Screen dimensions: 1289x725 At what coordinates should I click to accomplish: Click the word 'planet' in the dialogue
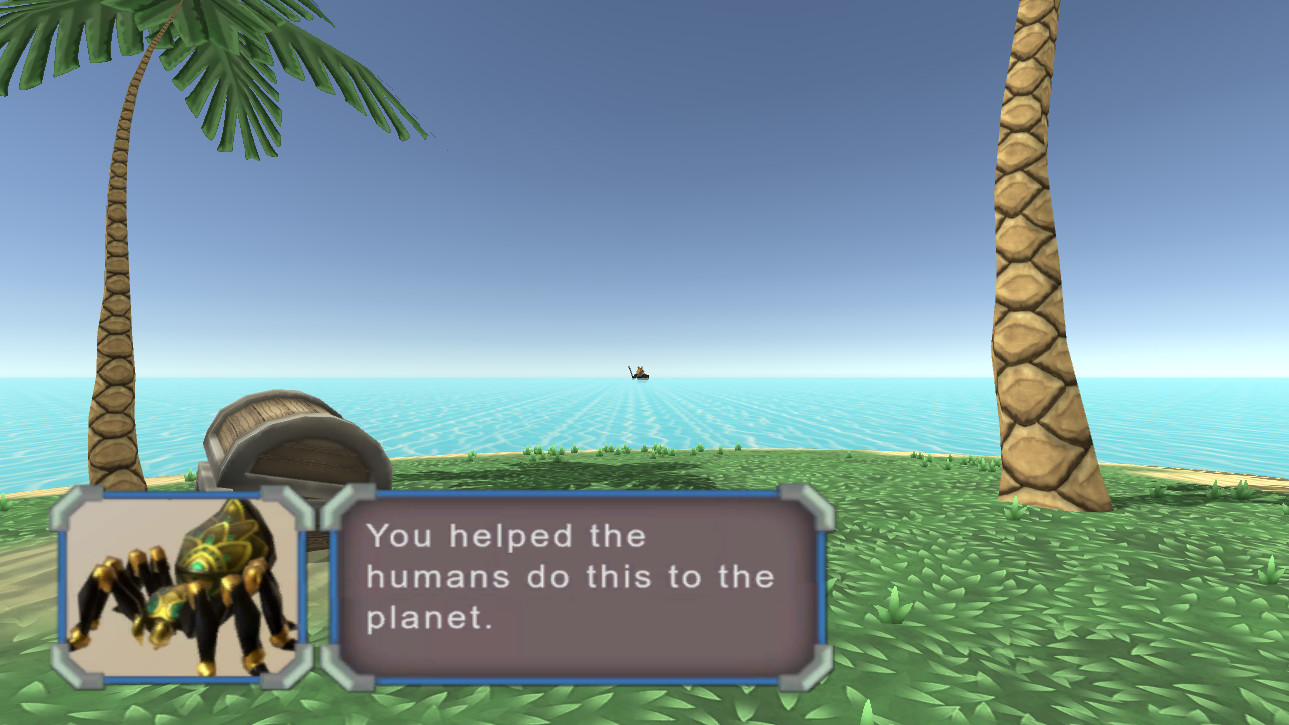(429, 618)
